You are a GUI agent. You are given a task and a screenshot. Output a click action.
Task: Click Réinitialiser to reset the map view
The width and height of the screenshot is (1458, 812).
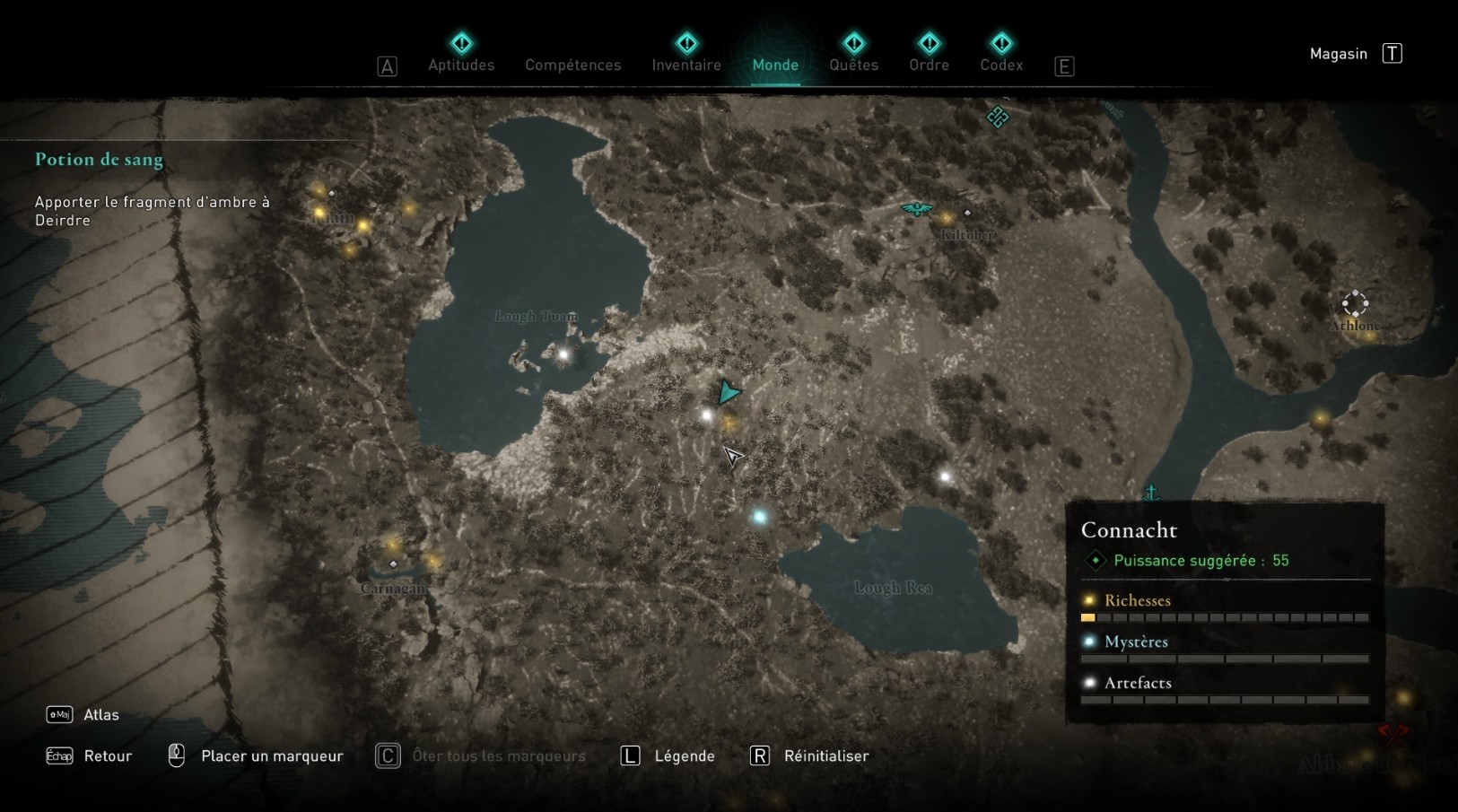(825, 755)
